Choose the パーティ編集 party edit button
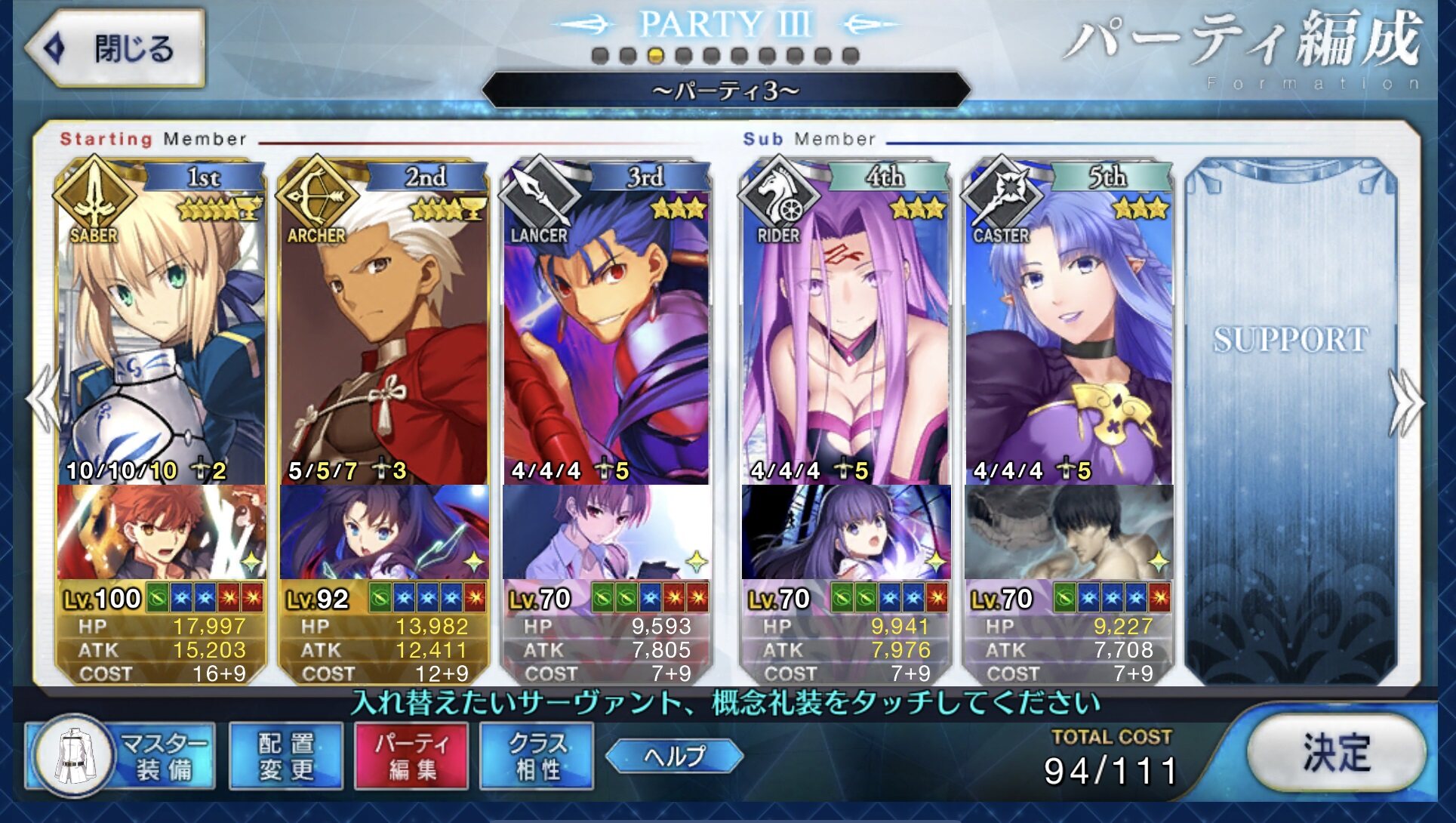Screen dimensions: 1456x823 coord(411,757)
